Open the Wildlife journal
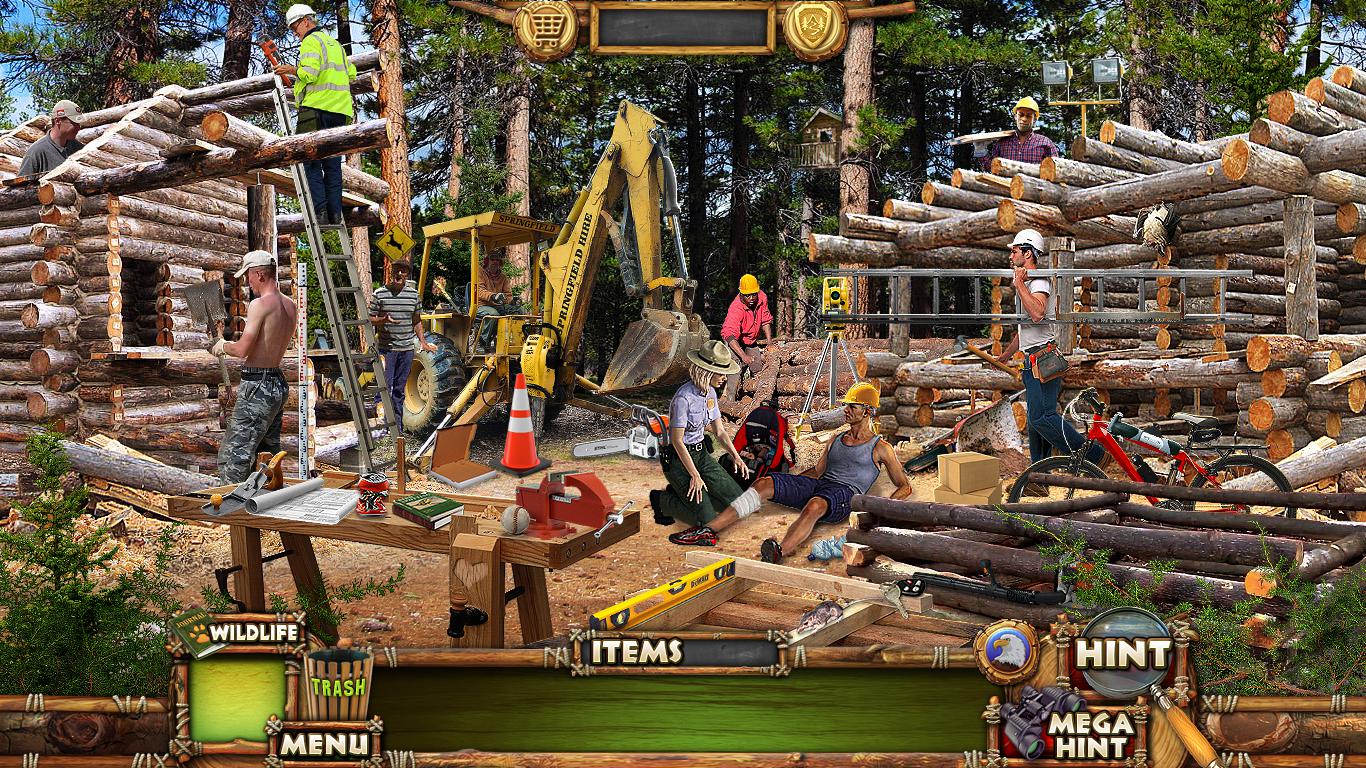This screenshot has width=1366, height=768. pyautogui.click(x=240, y=632)
